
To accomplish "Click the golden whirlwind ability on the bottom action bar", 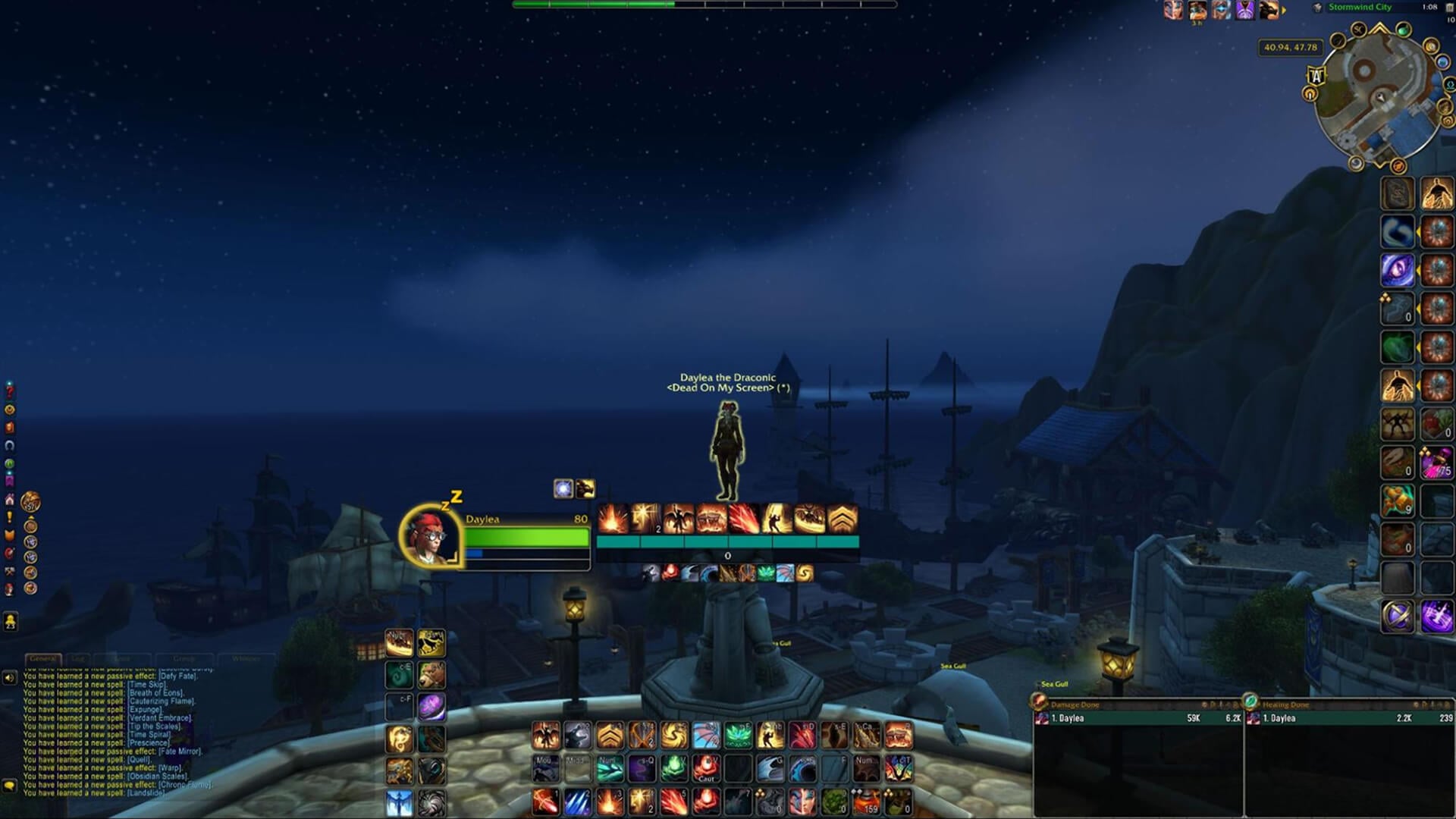I will [x=675, y=736].
